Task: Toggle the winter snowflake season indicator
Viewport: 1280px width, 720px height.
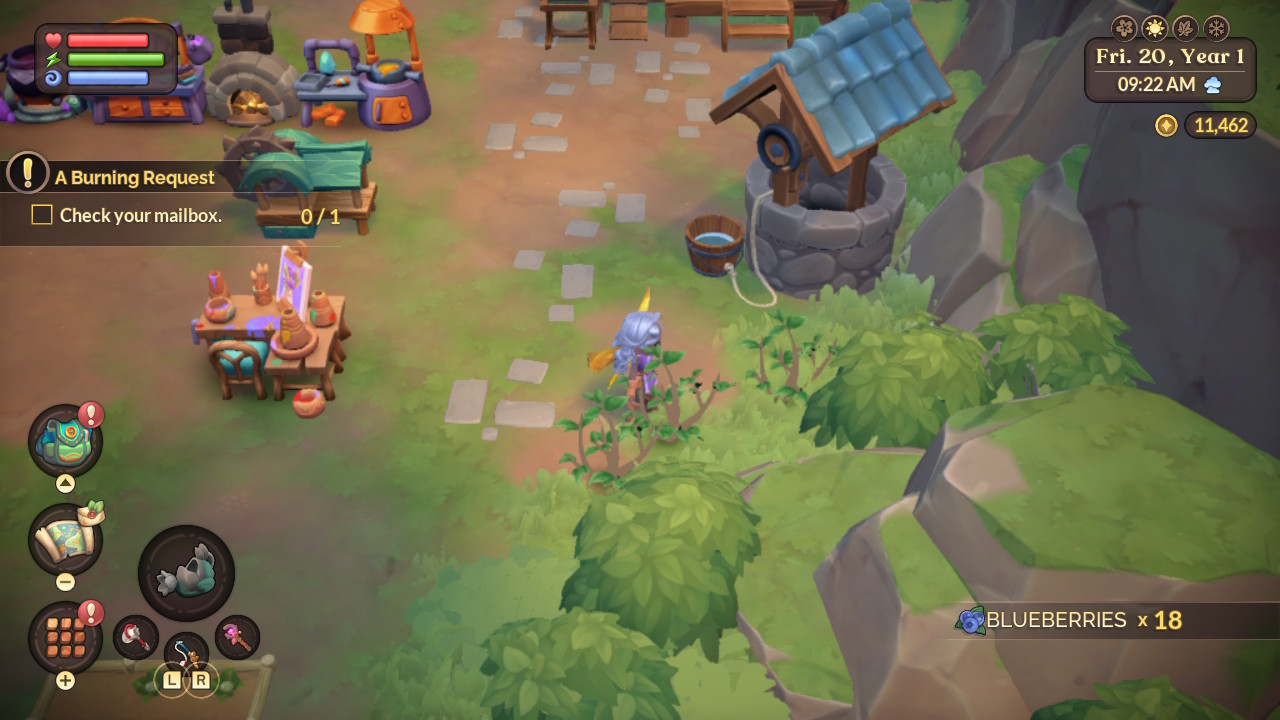Action: click(1215, 28)
